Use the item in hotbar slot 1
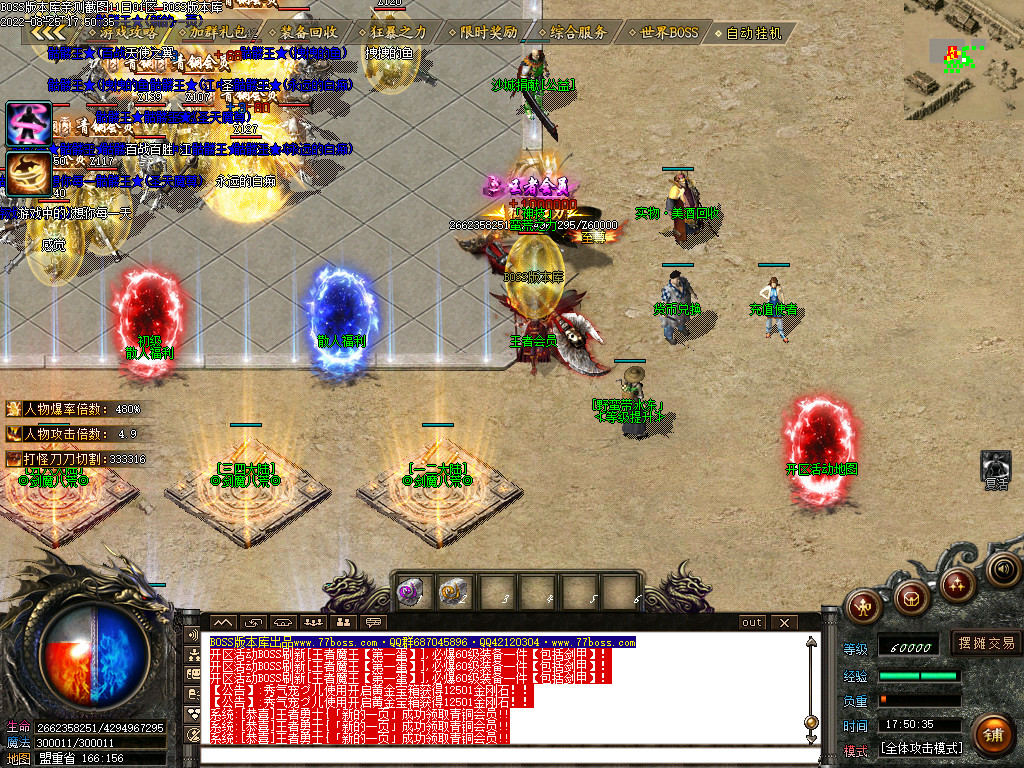Screen dimensions: 1024x768 tap(410, 591)
